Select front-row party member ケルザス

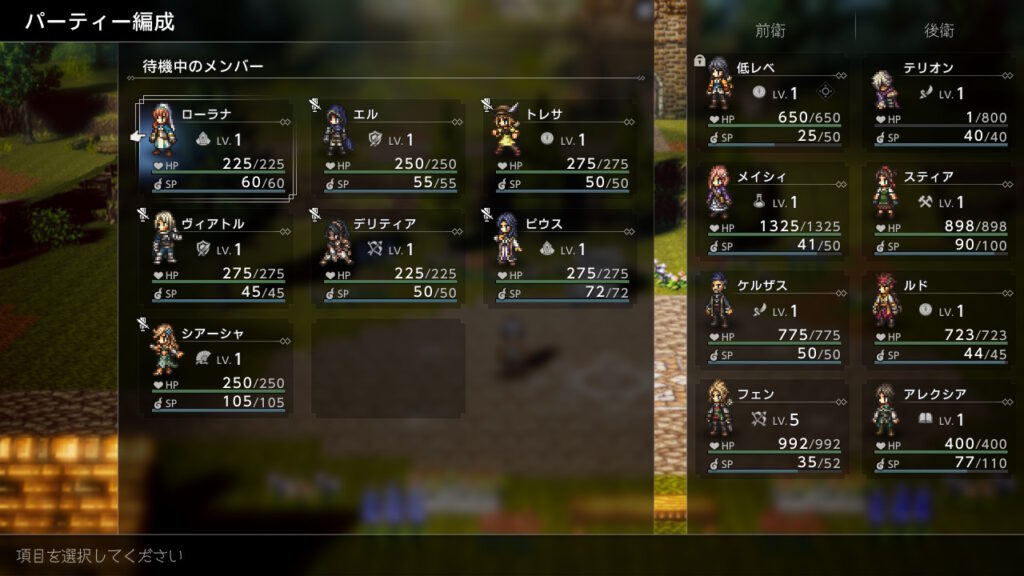(x=772, y=319)
